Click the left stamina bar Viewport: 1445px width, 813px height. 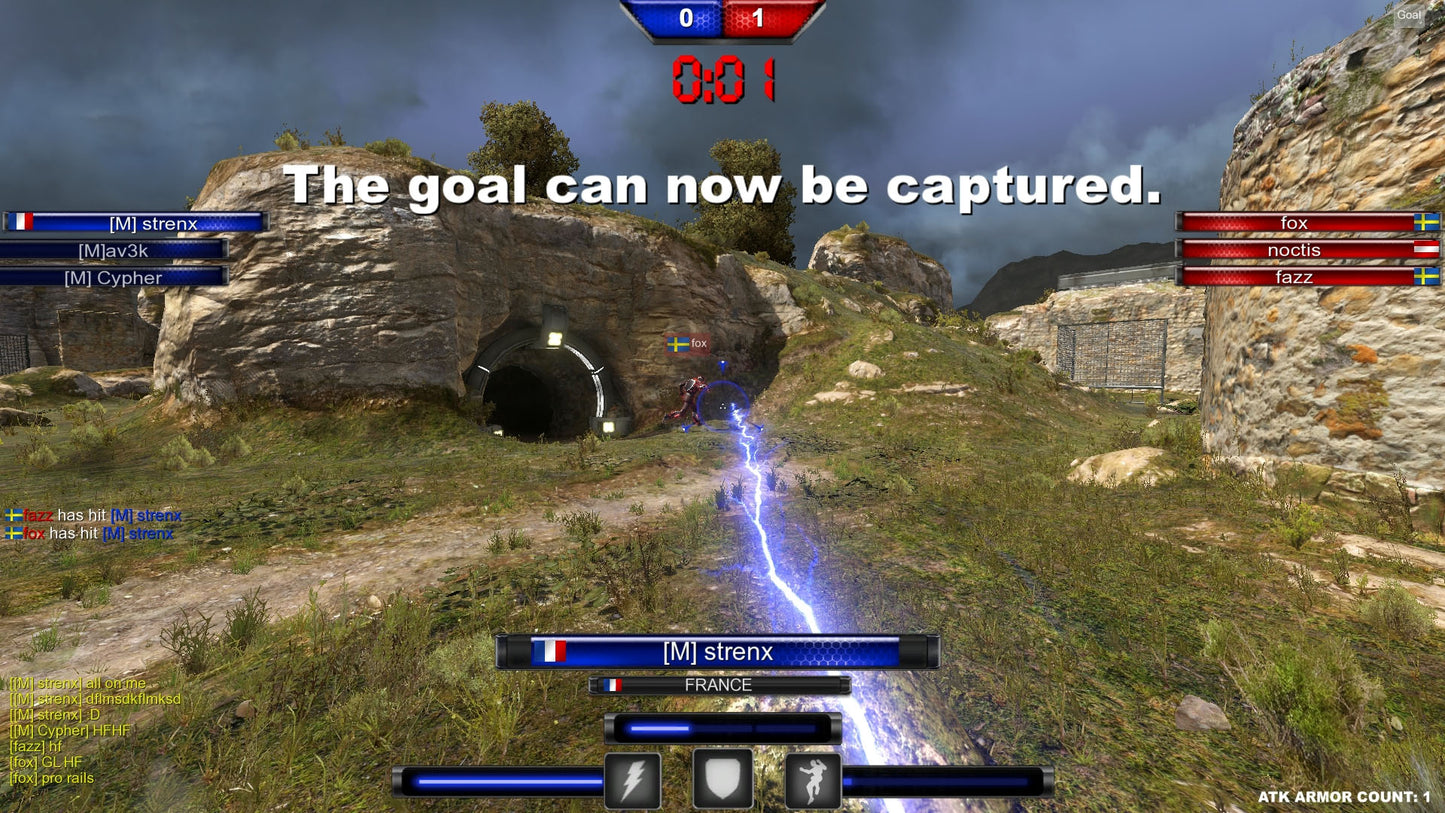(x=499, y=779)
